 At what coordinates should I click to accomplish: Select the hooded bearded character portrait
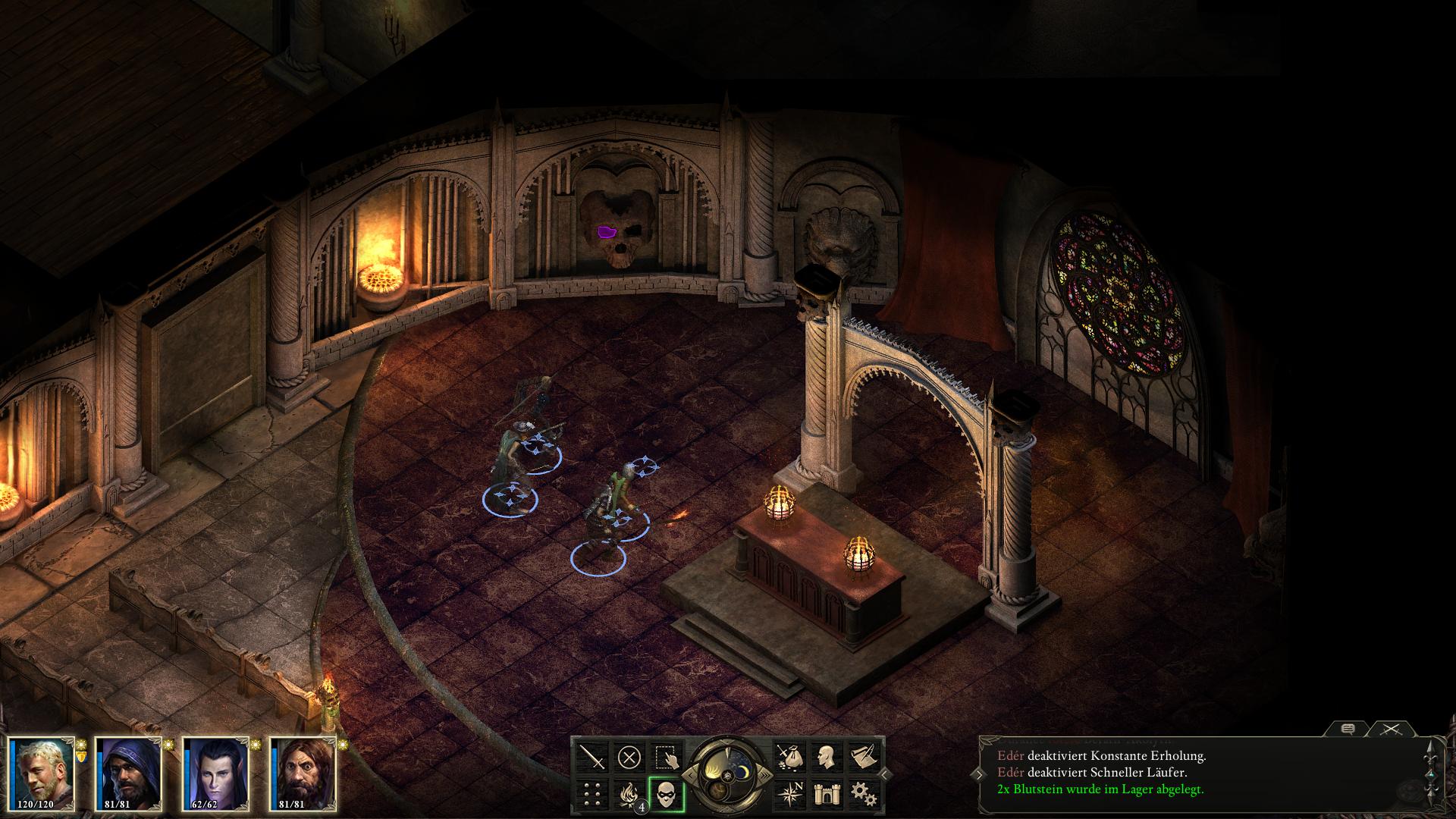pyautogui.click(x=130, y=774)
